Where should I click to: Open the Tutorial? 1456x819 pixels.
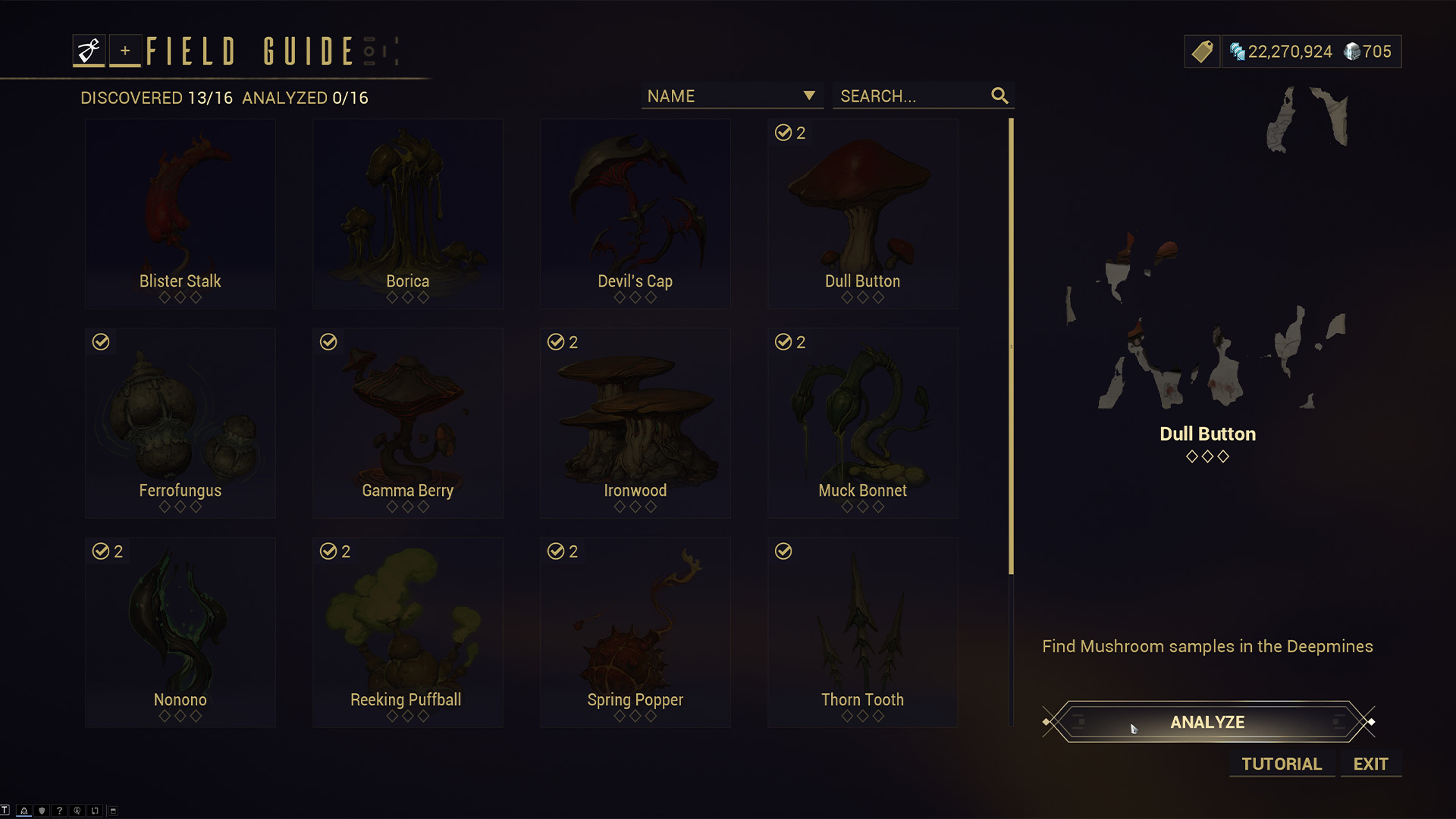pos(1281,764)
